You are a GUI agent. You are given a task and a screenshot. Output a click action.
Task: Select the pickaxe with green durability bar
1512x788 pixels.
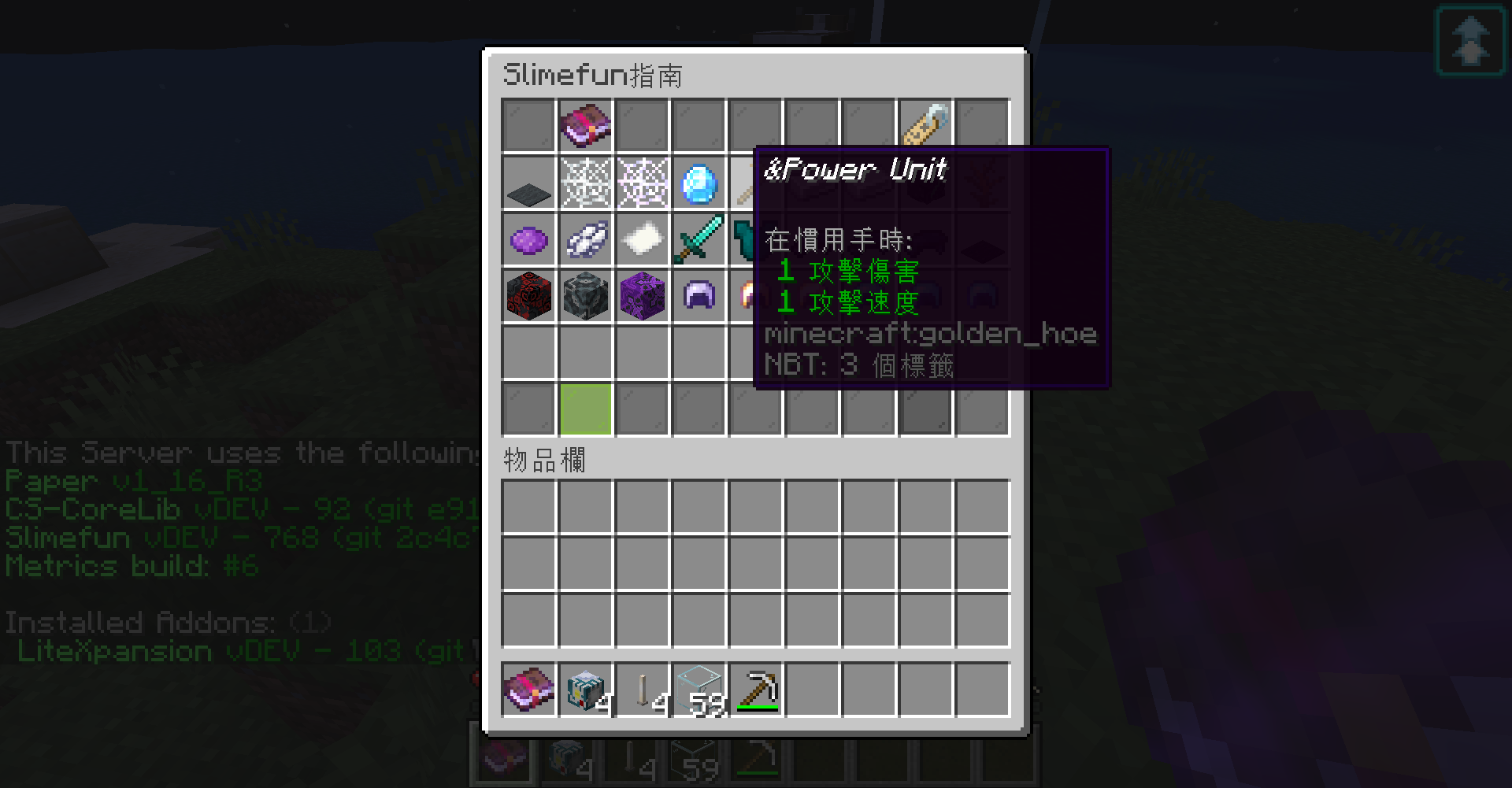[x=754, y=690]
